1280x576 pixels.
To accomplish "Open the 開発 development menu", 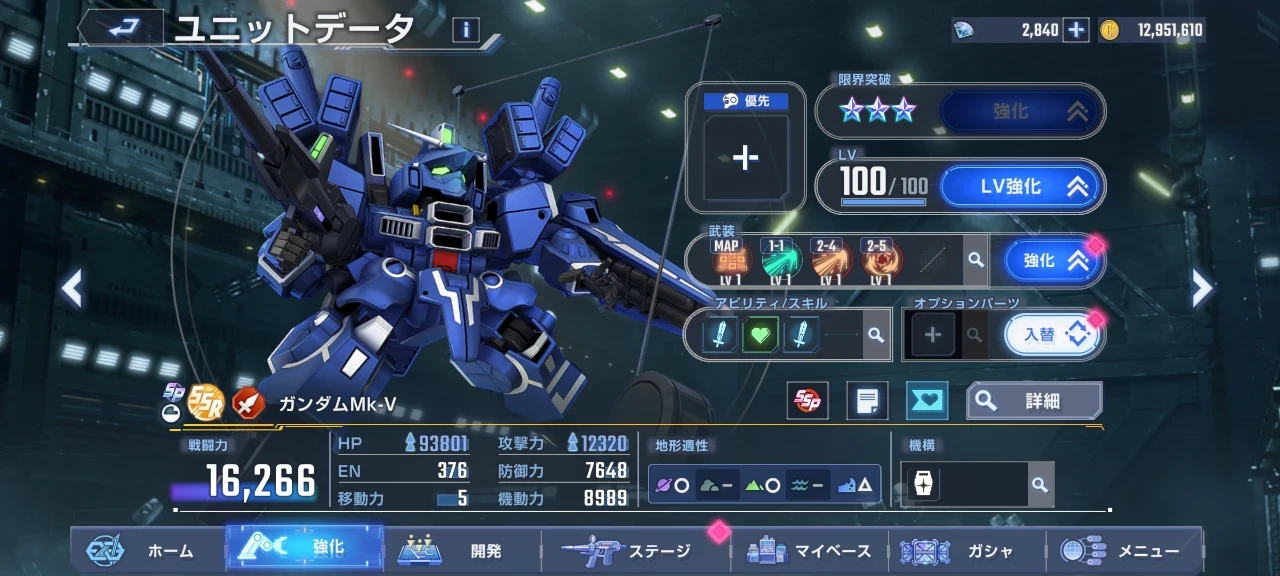I will (462, 551).
